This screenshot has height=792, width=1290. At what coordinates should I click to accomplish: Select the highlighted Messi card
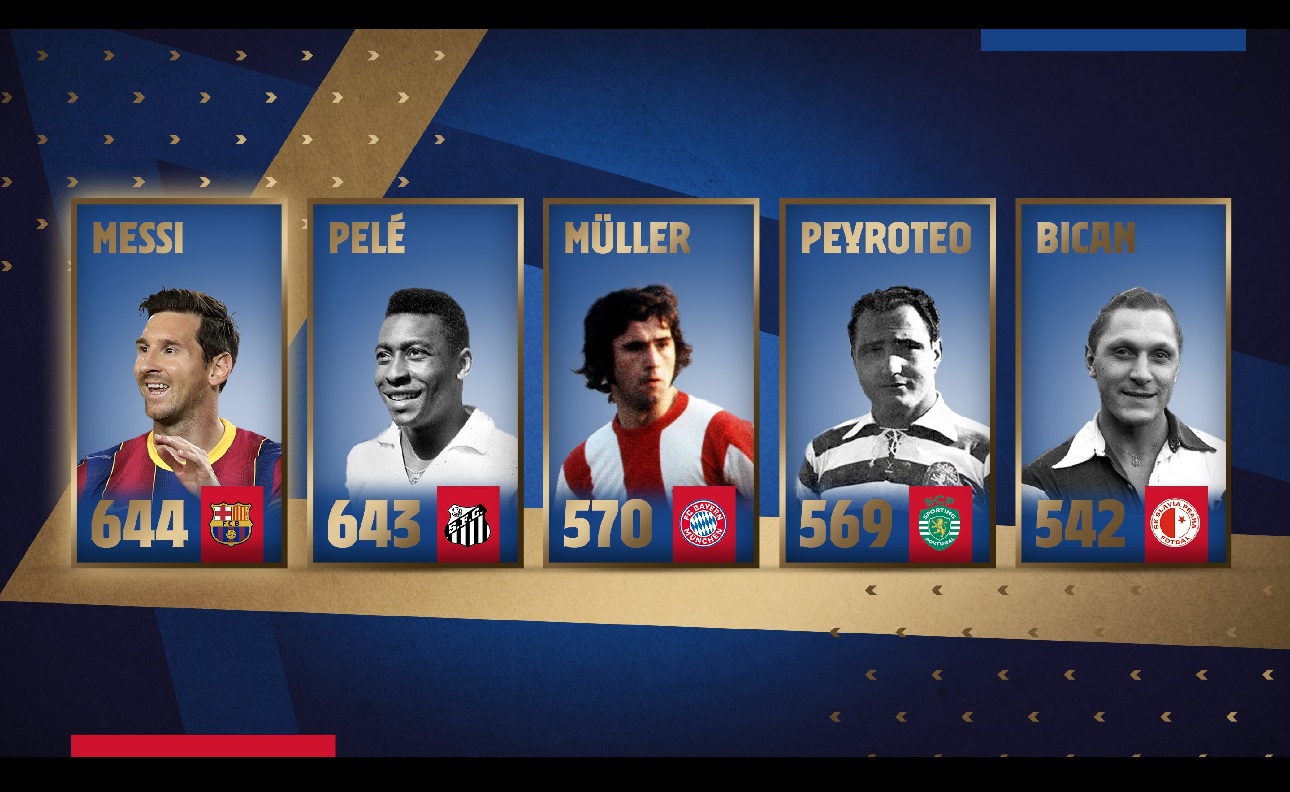tap(179, 383)
